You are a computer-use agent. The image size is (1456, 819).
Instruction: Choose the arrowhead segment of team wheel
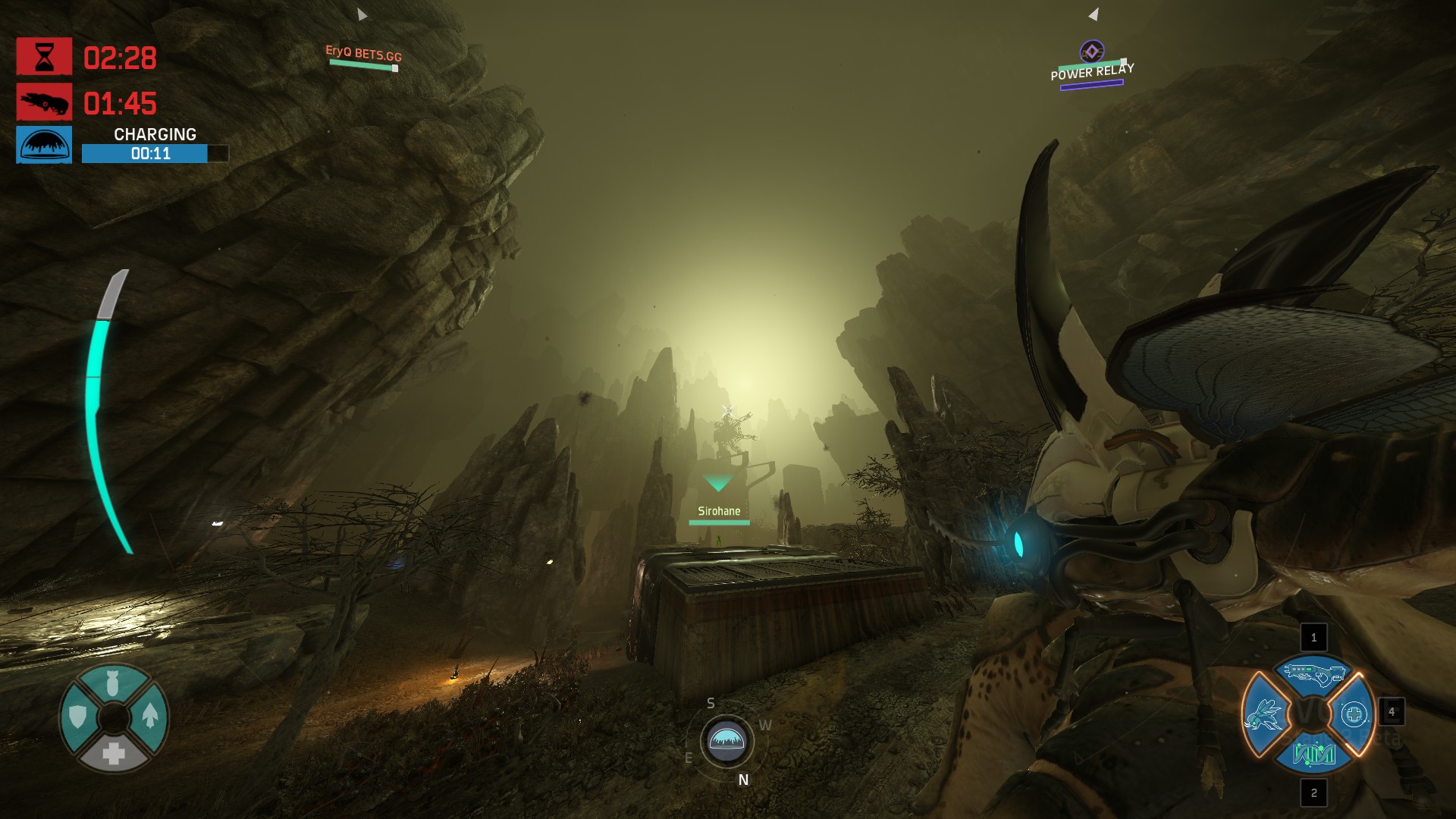pyautogui.click(x=149, y=716)
